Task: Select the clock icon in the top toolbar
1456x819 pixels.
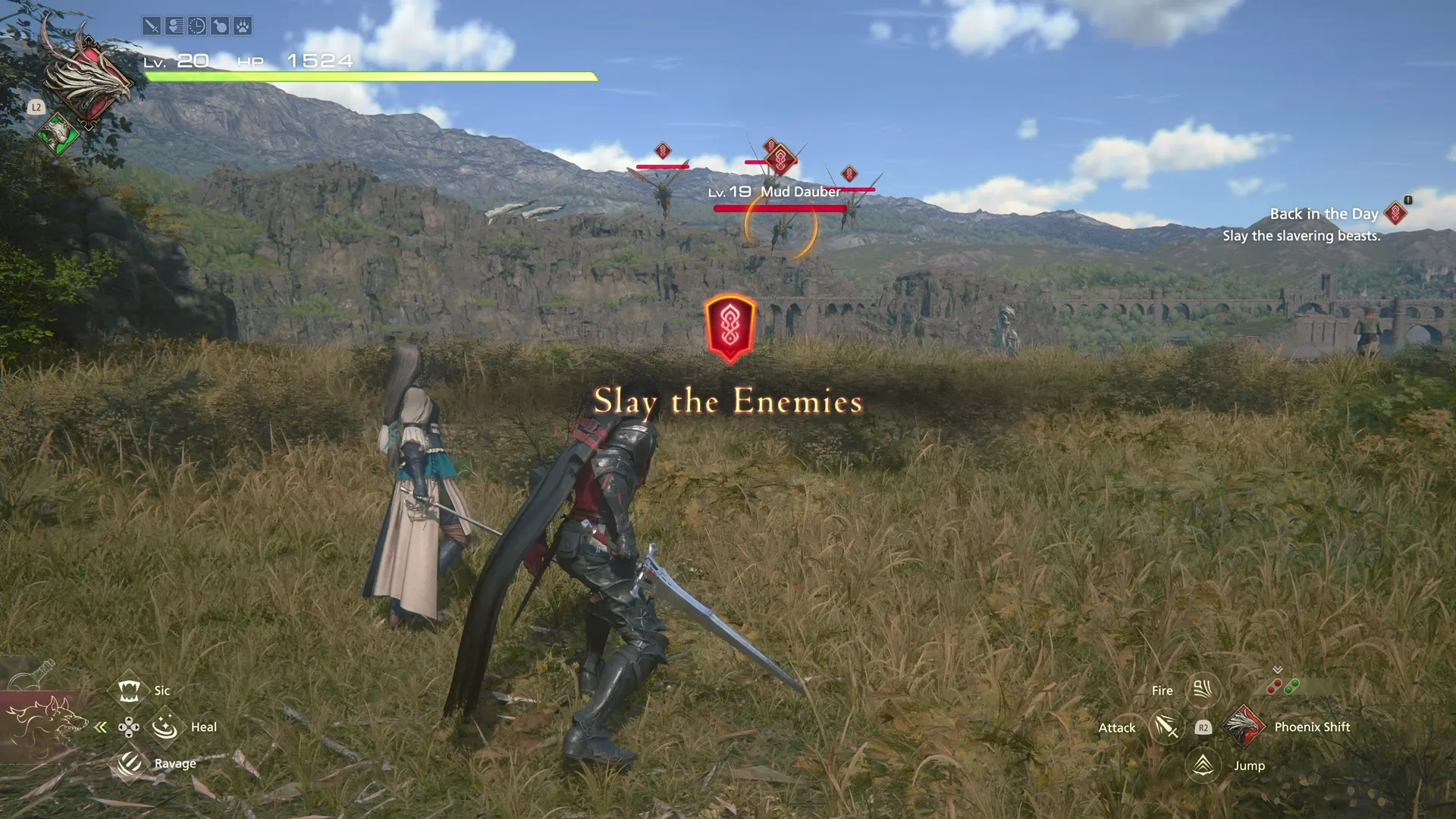Action: 196,26
